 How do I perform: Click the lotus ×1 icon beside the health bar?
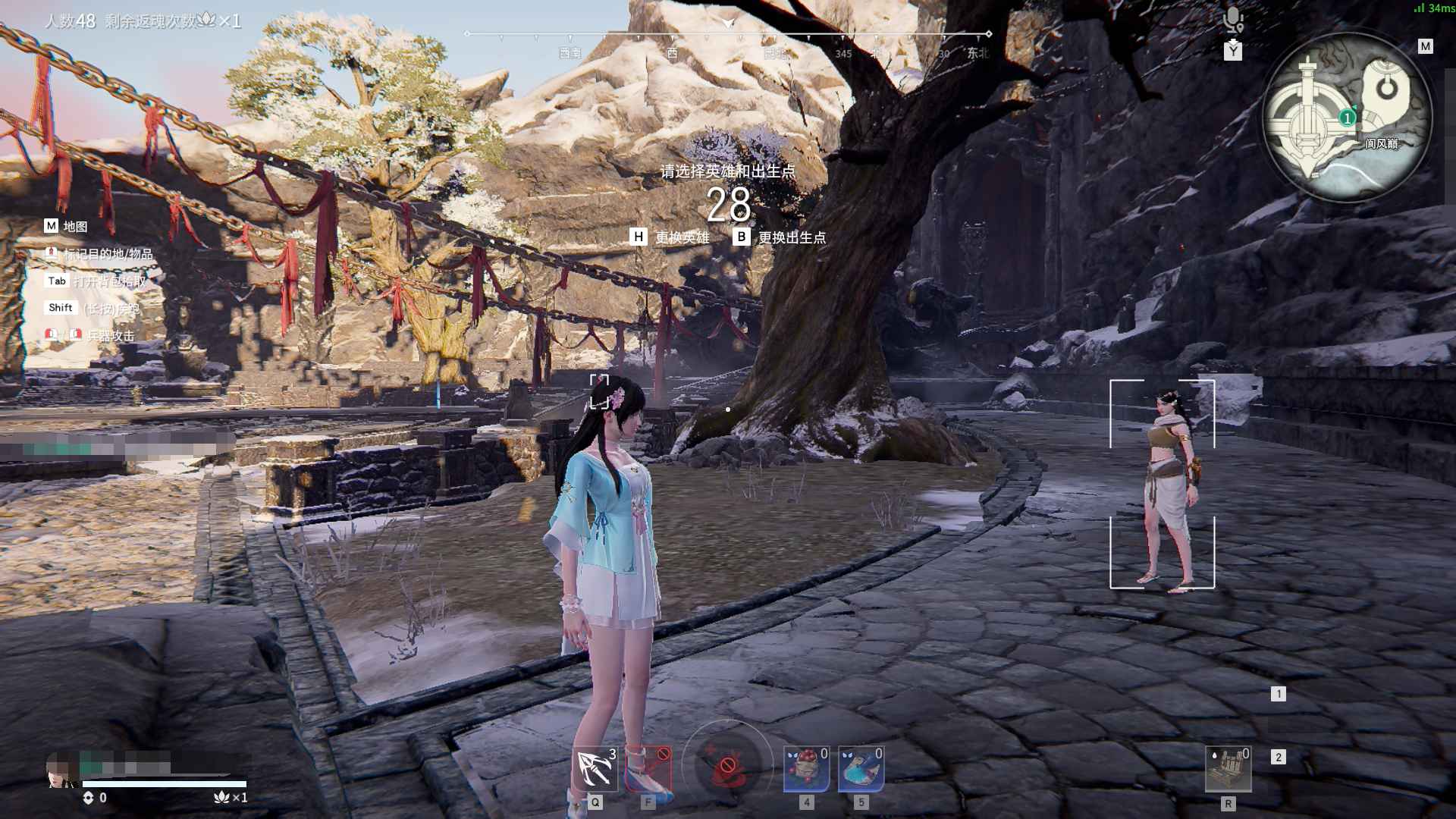pyautogui.click(x=220, y=798)
